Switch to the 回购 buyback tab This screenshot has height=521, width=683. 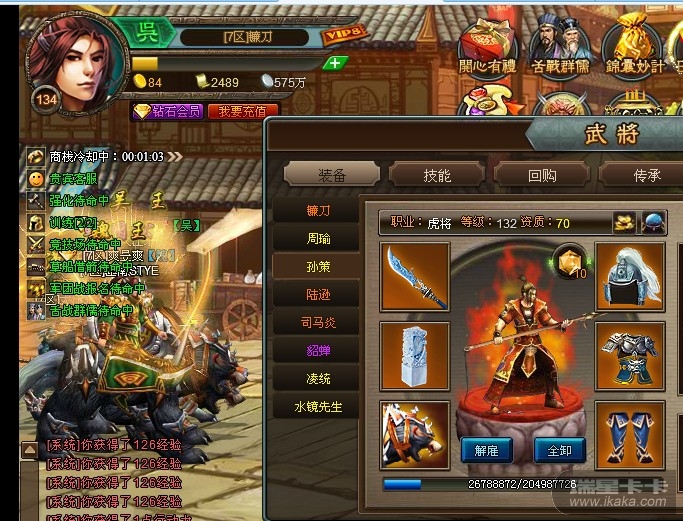click(542, 175)
